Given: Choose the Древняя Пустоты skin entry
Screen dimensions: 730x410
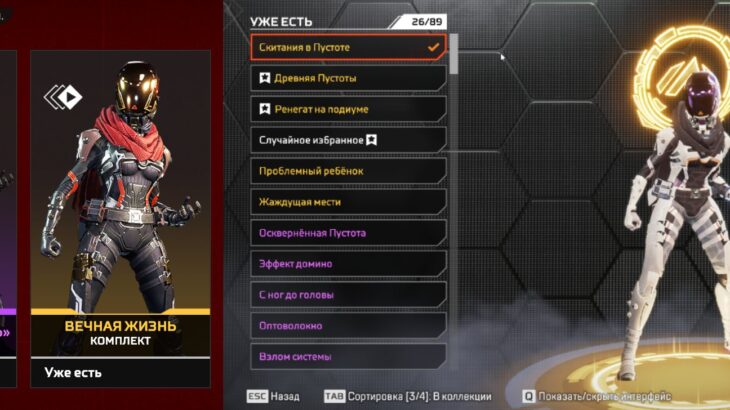Looking at the screenshot, I should (x=348, y=78).
